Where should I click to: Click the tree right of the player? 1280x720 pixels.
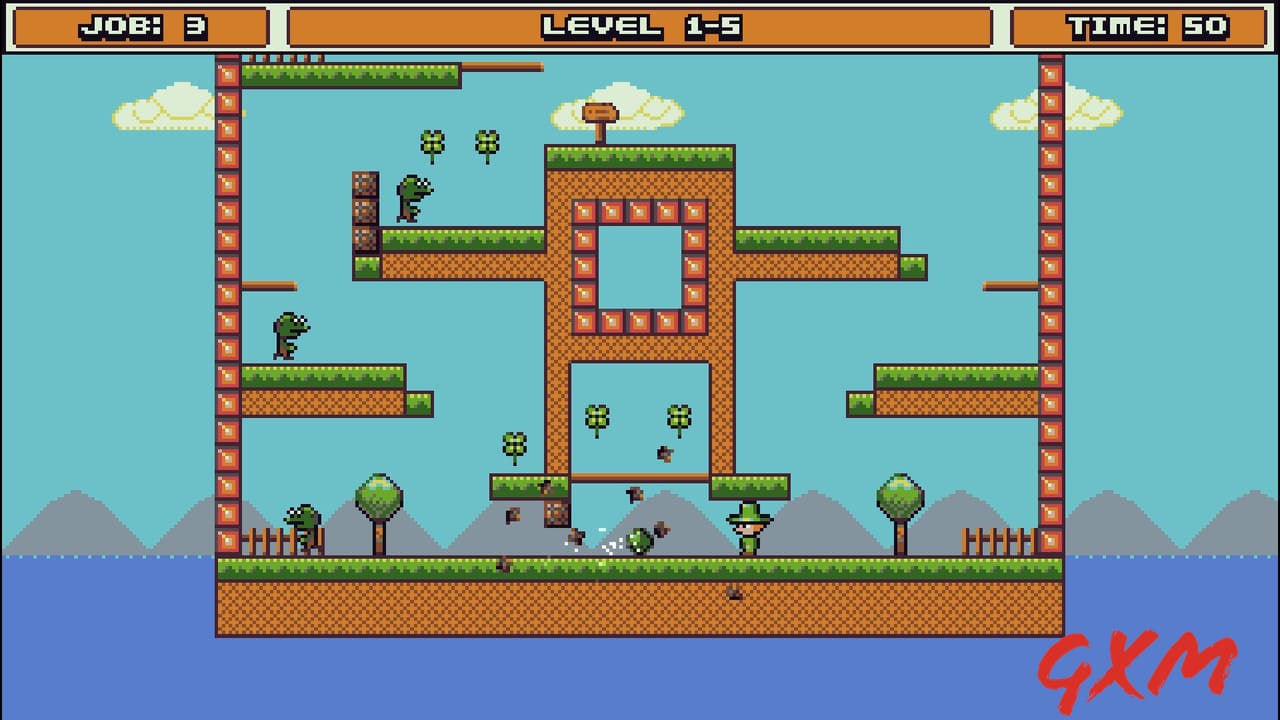pos(899,495)
